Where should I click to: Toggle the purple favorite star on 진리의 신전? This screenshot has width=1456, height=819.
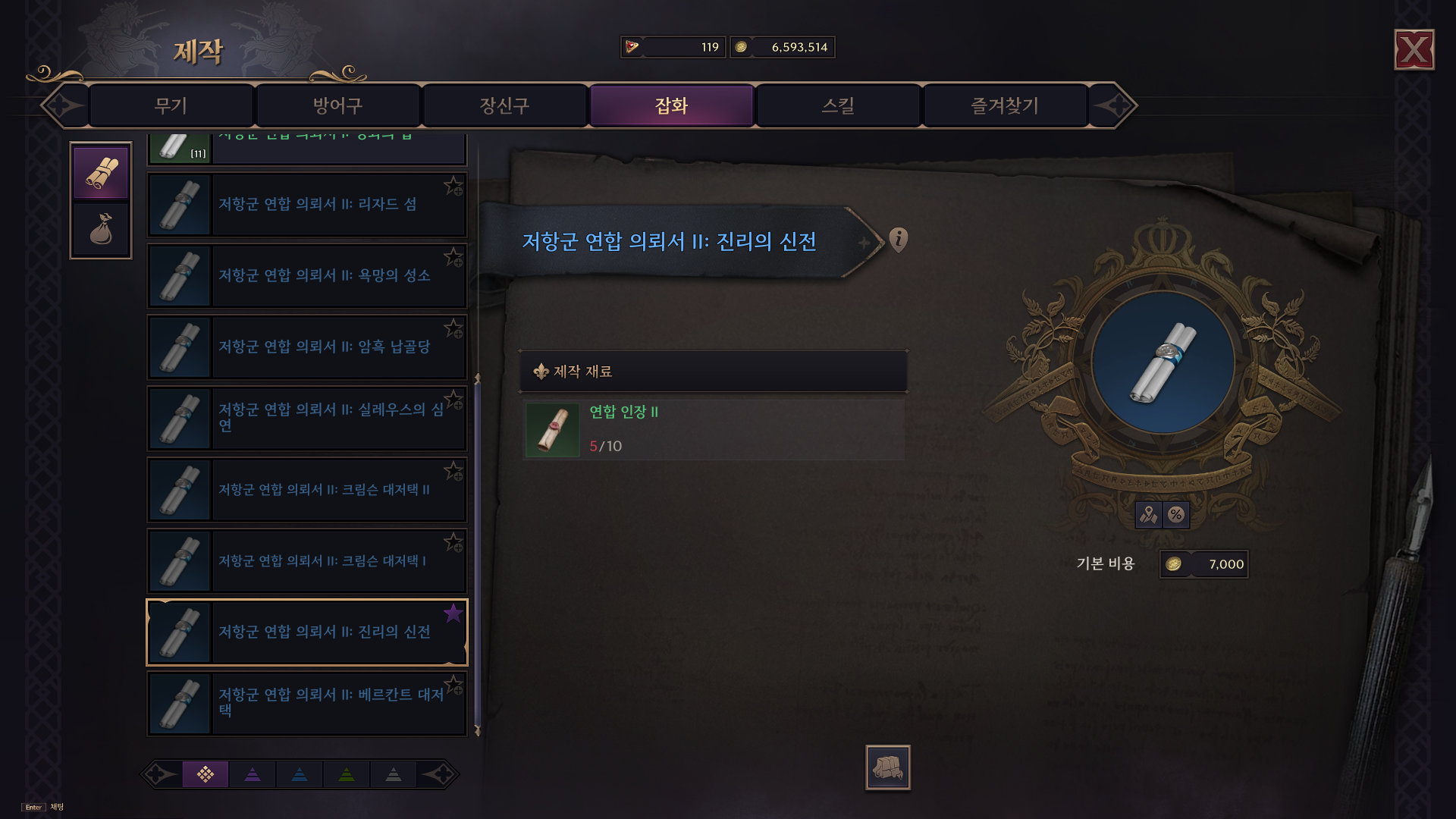(453, 614)
